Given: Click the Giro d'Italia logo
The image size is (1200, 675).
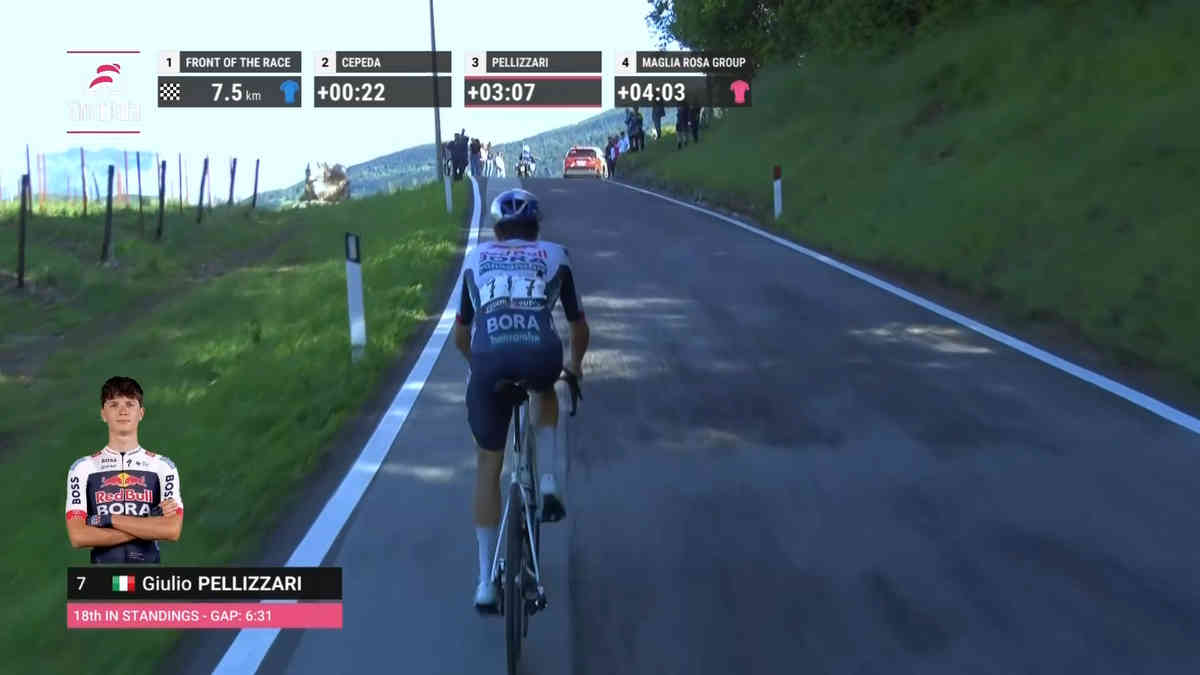Looking at the screenshot, I should coord(104,92).
